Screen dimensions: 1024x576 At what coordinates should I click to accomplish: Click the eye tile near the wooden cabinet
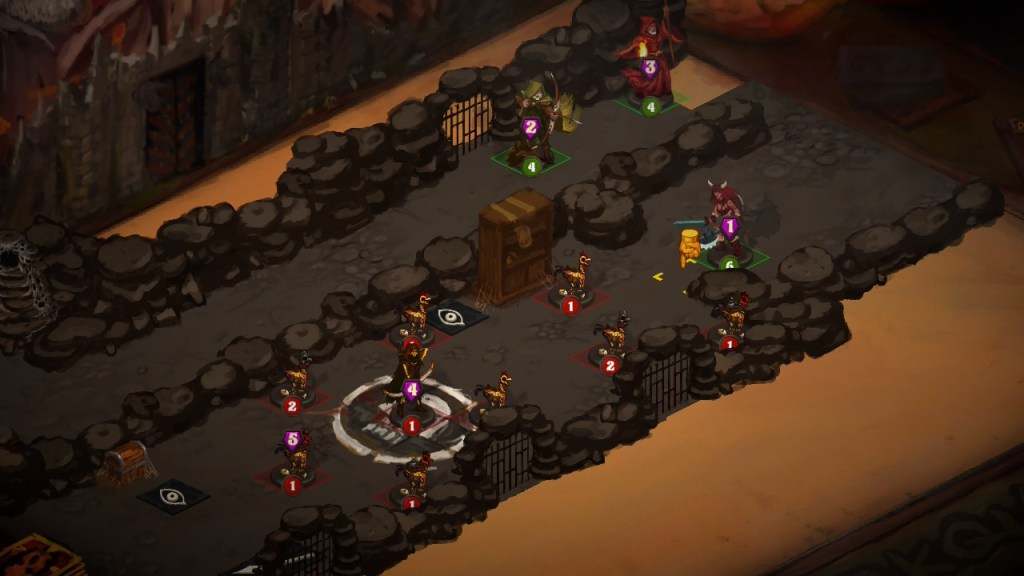453,317
